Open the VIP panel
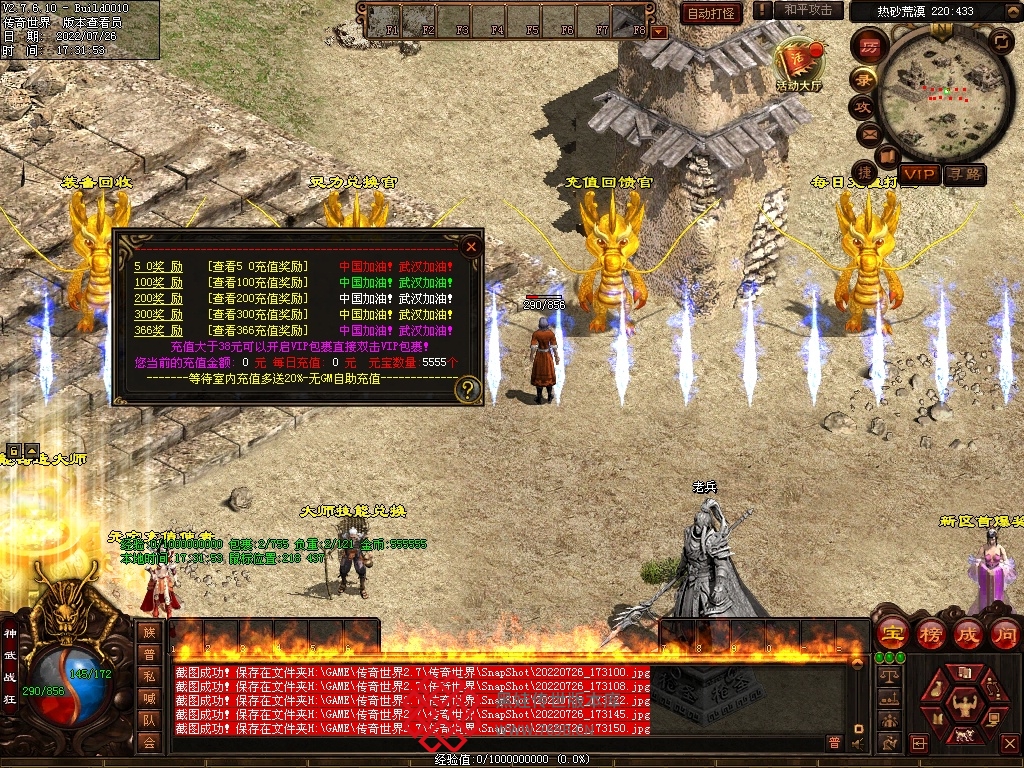The width and height of the screenshot is (1024, 768). click(919, 175)
